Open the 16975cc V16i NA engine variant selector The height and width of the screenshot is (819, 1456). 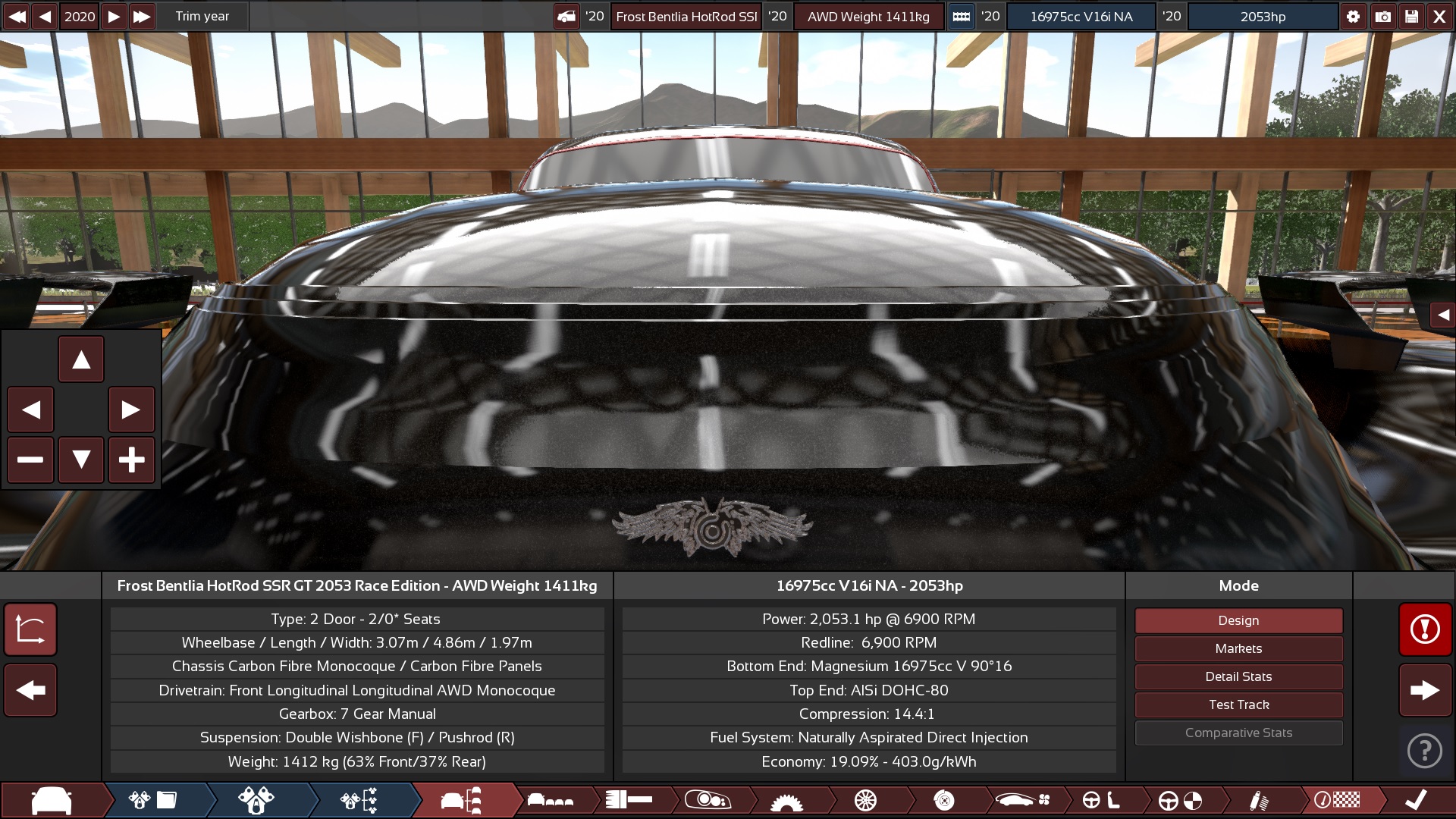point(1081,16)
